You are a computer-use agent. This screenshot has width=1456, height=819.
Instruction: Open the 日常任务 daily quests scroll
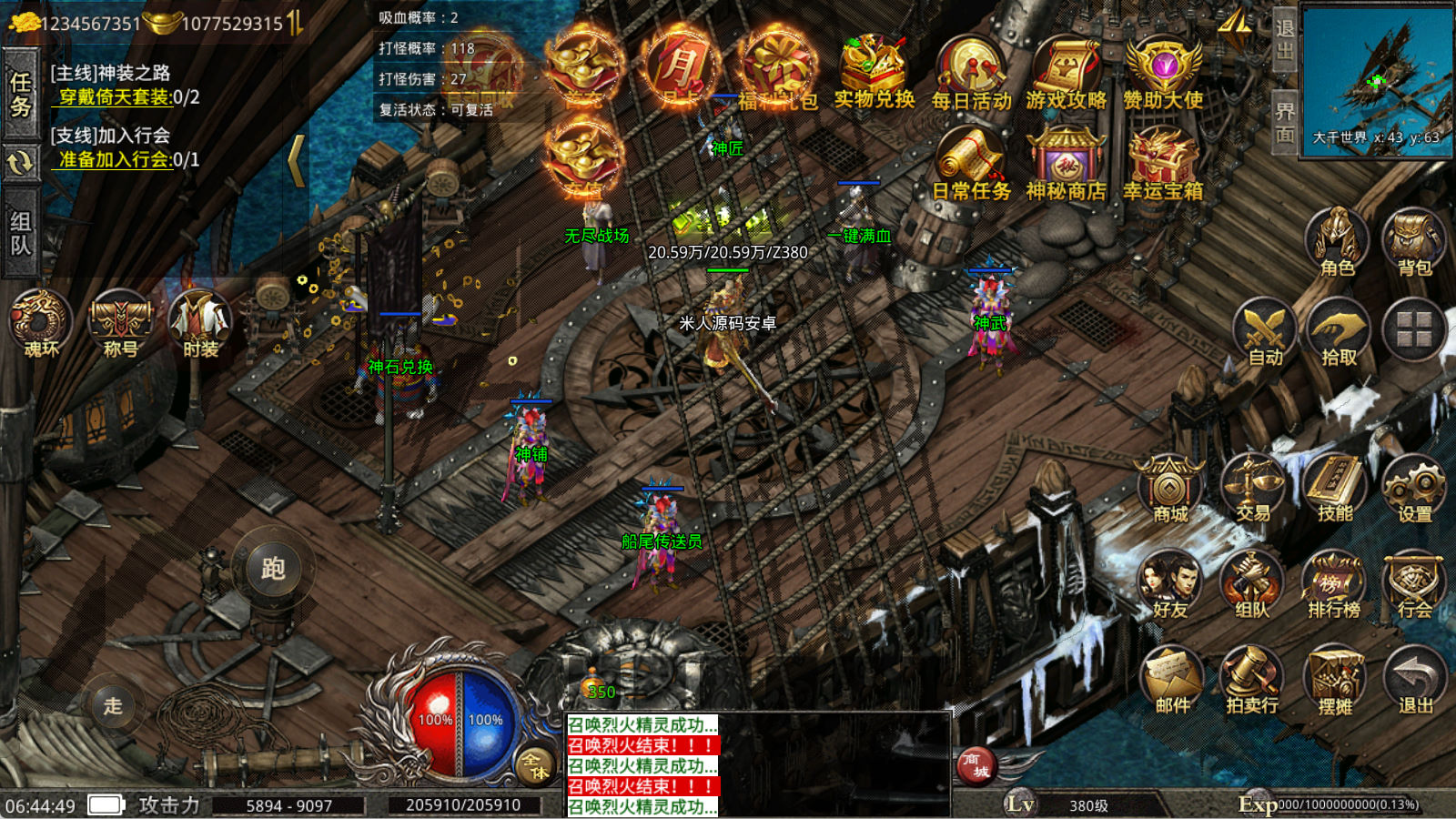[971, 162]
